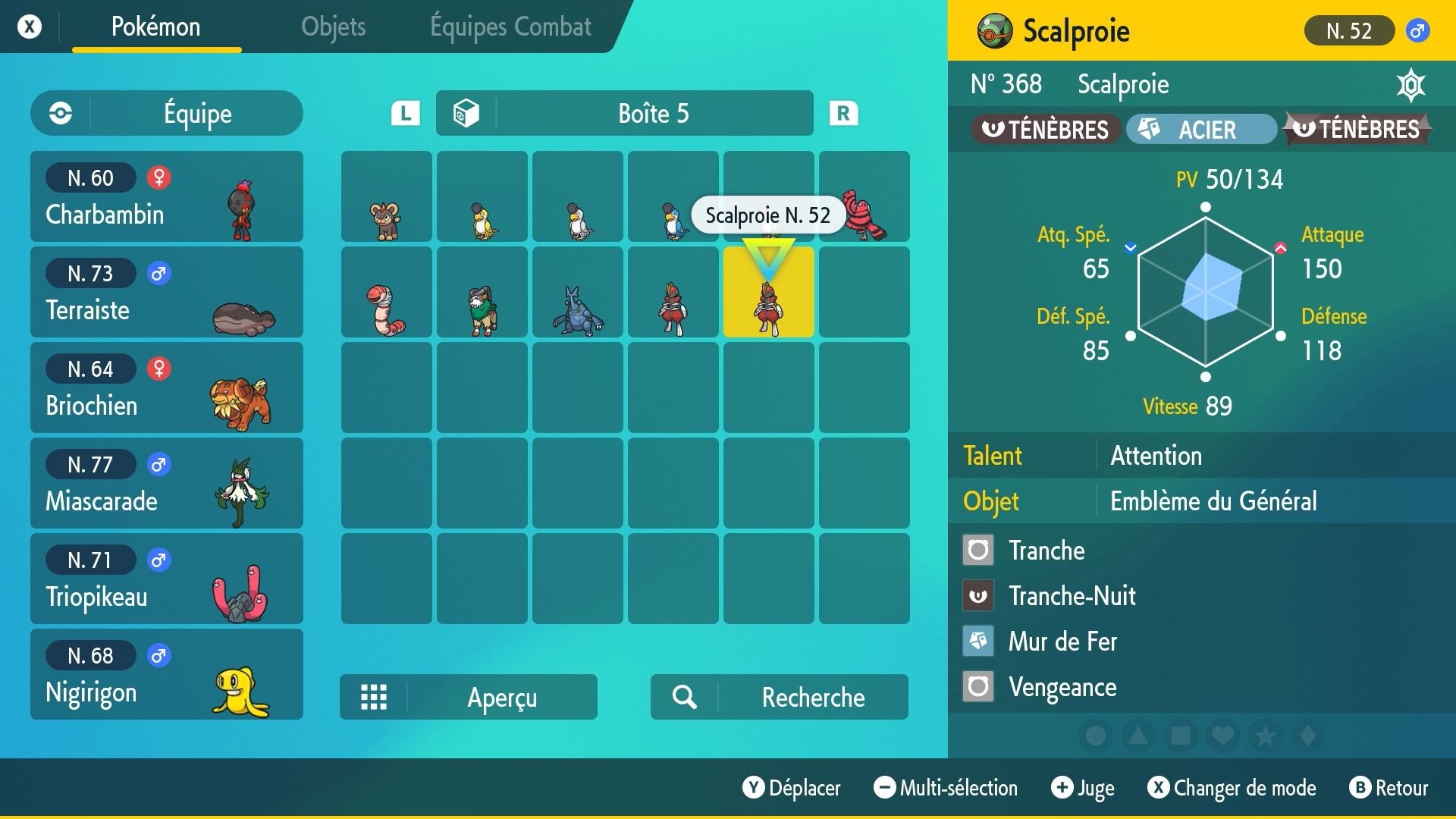Click the box icon next to Boîte 5
Image resolution: width=1456 pixels, height=819 pixels.
click(x=466, y=113)
